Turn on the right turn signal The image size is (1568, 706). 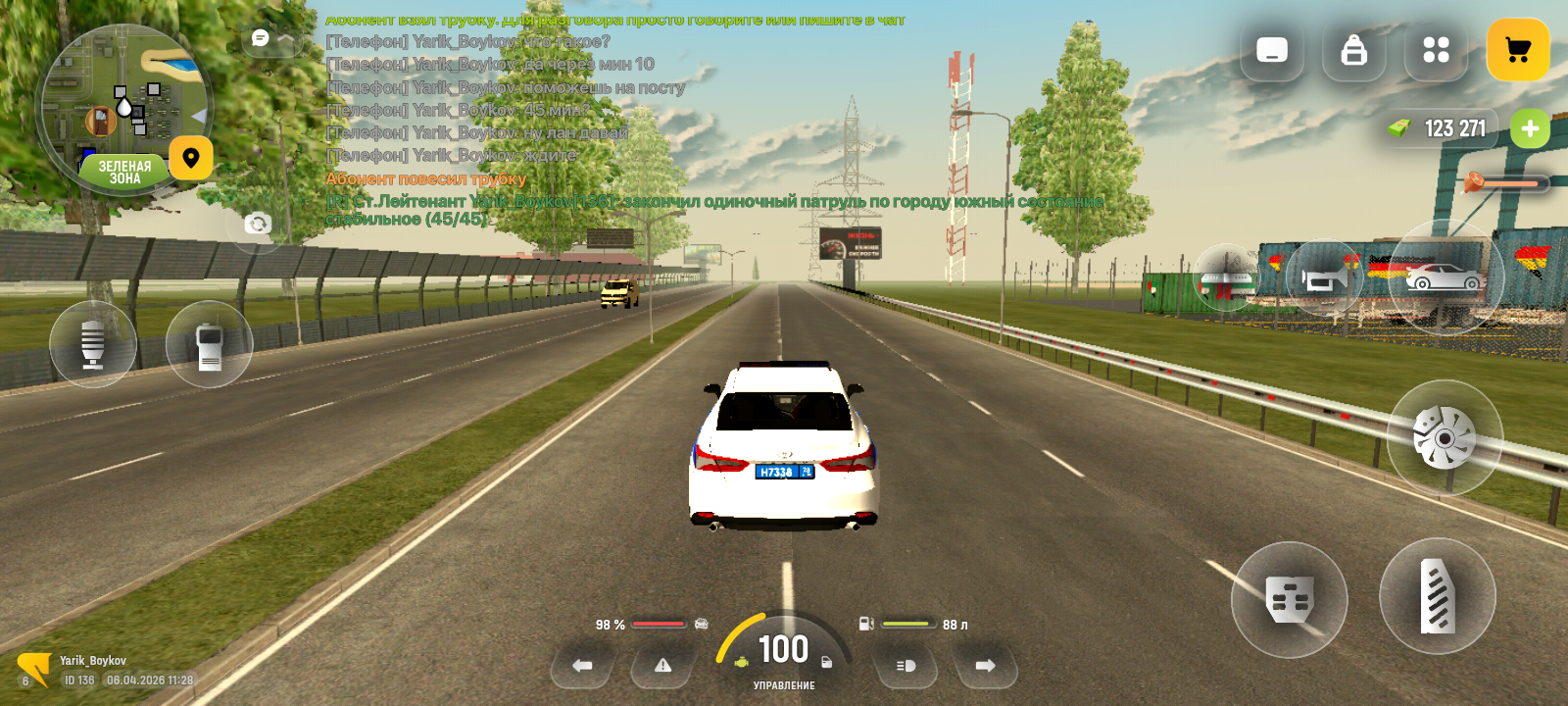click(x=985, y=666)
